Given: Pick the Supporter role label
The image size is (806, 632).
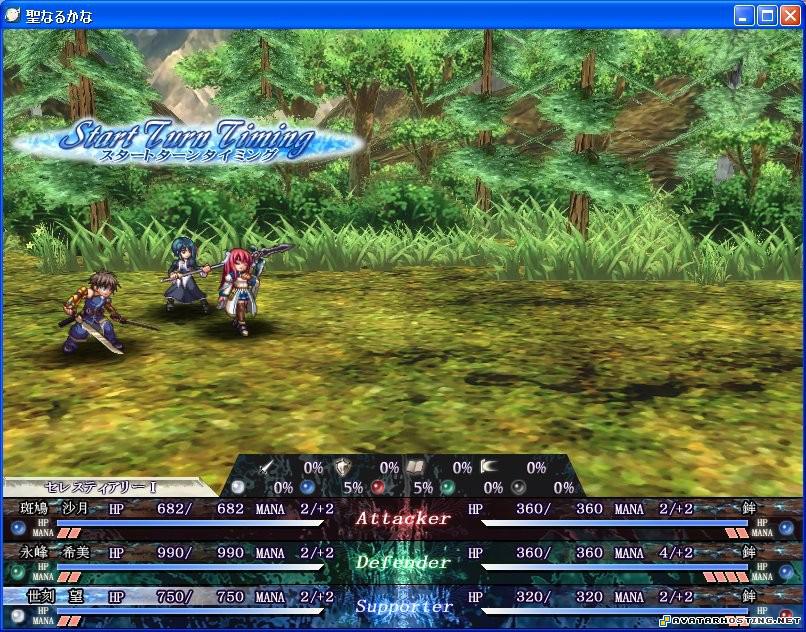Looking at the screenshot, I should (x=403, y=606).
